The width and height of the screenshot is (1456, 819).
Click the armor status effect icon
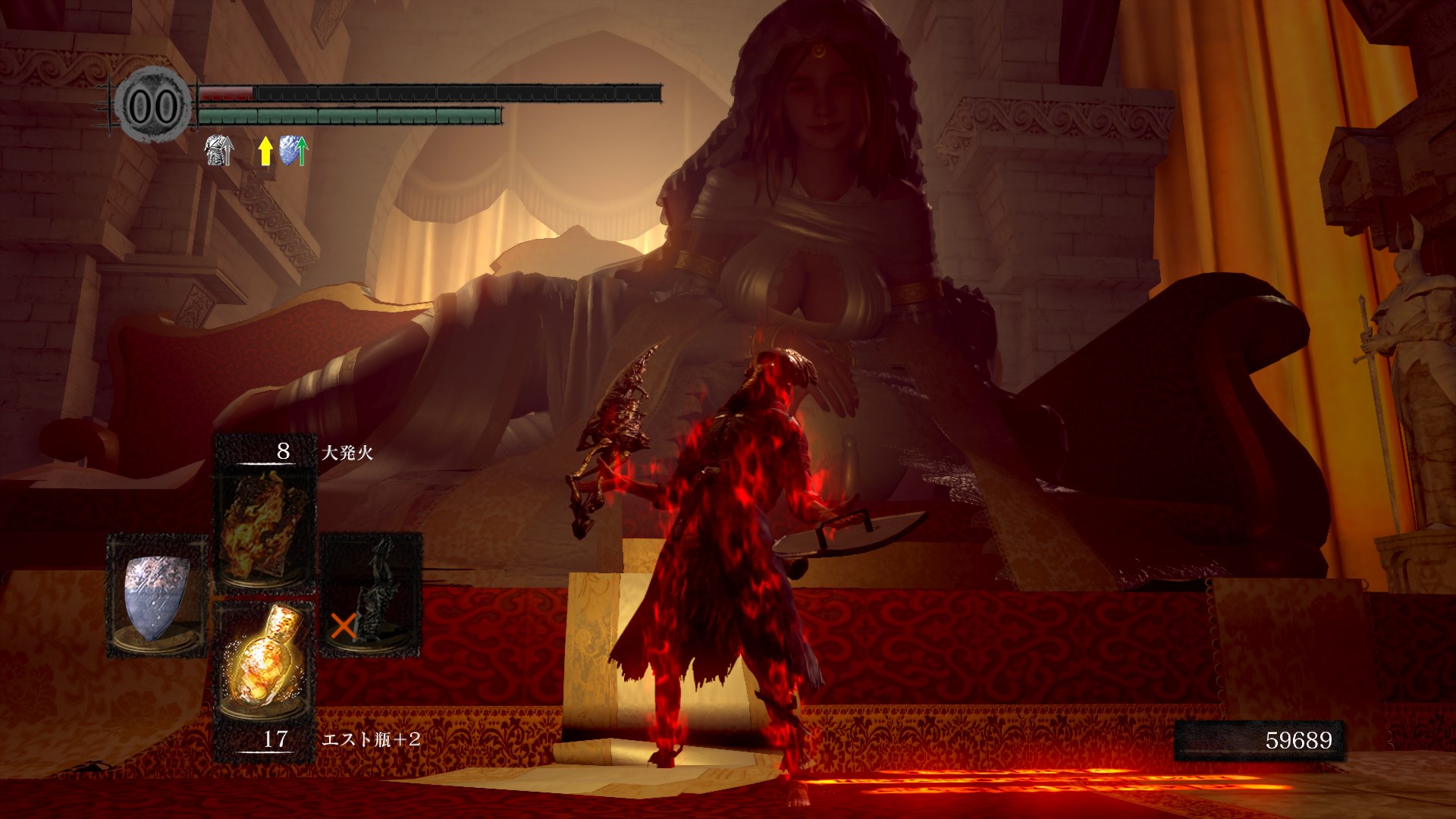219,151
